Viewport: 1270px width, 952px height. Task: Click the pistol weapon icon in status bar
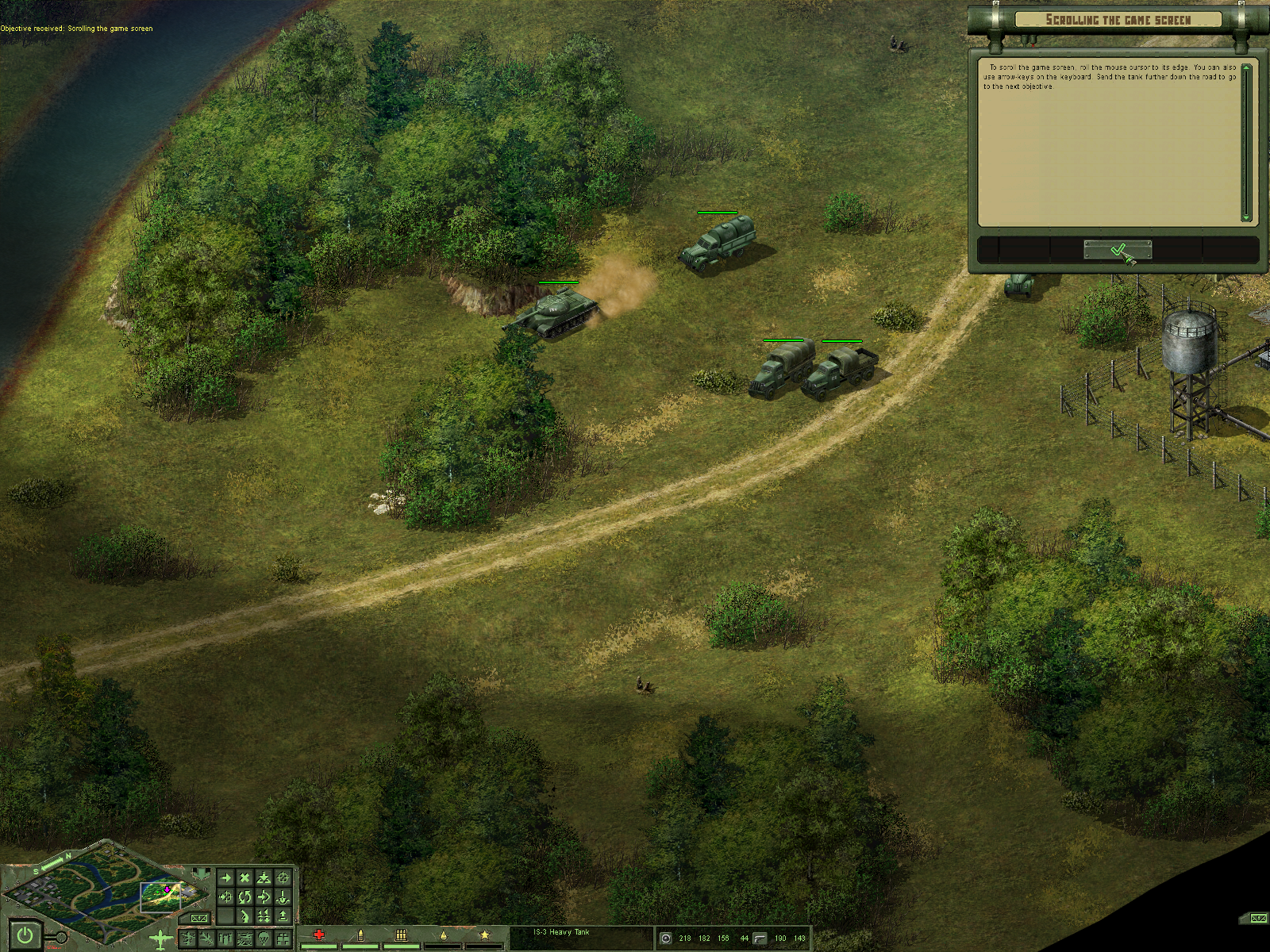[x=760, y=939]
